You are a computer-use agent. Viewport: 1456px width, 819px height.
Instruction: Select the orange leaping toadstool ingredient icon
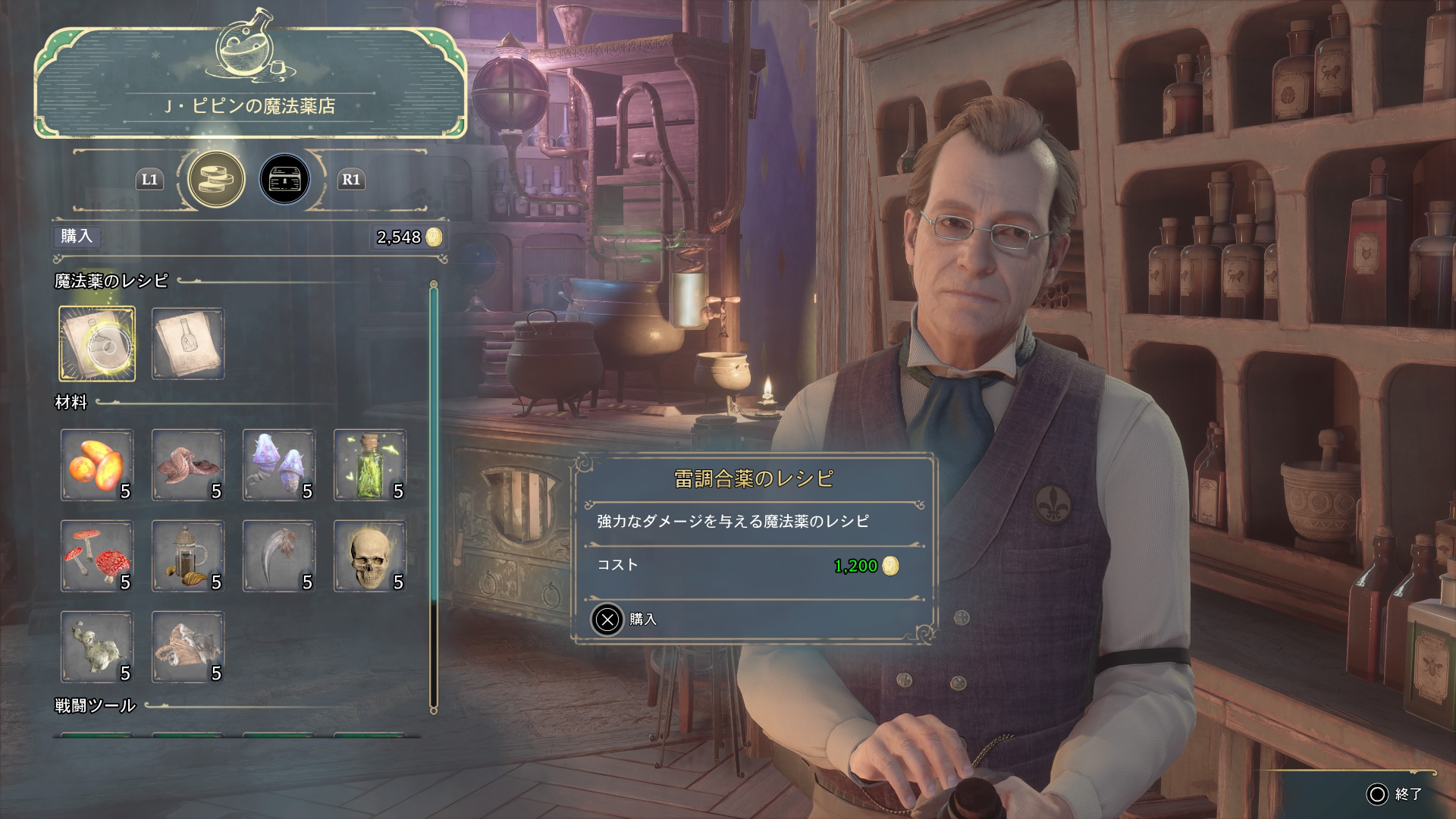click(x=97, y=465)
